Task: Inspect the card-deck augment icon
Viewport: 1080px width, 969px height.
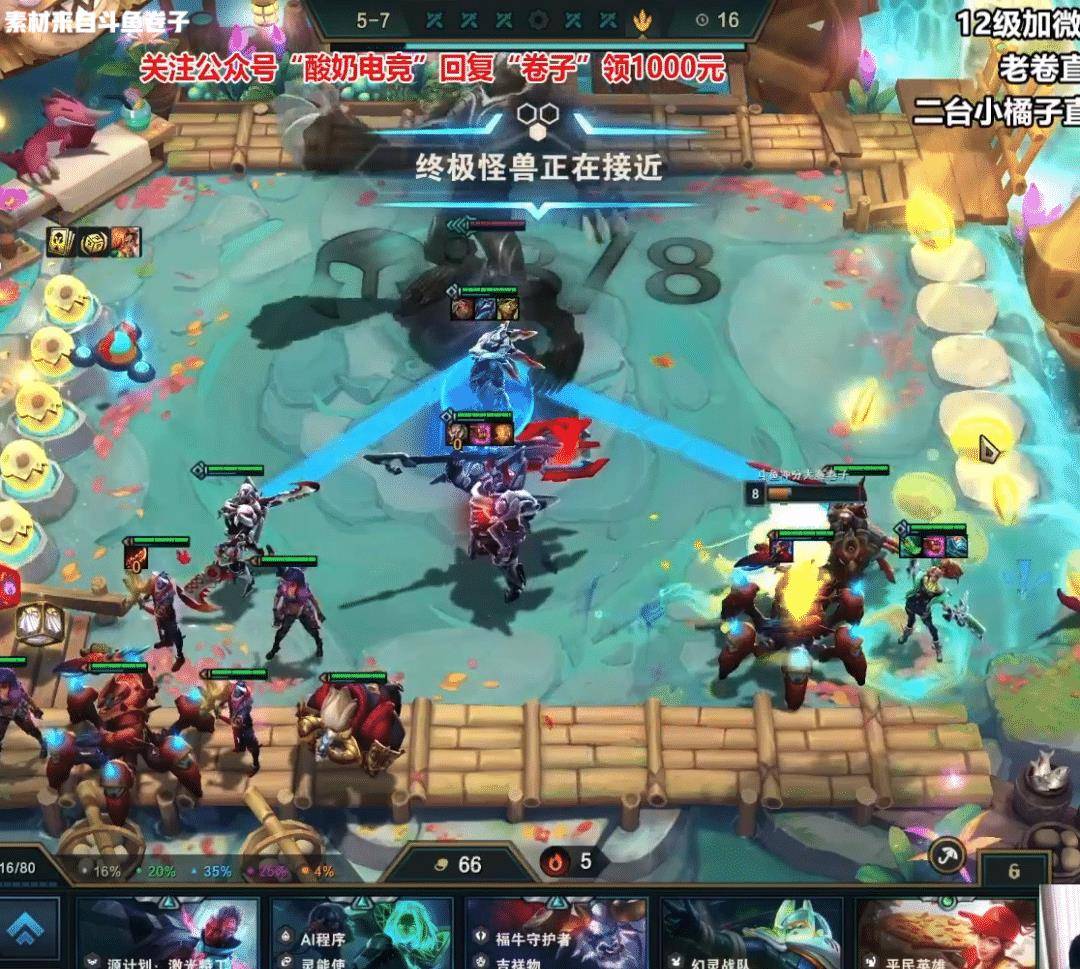Action: (62, 242)
